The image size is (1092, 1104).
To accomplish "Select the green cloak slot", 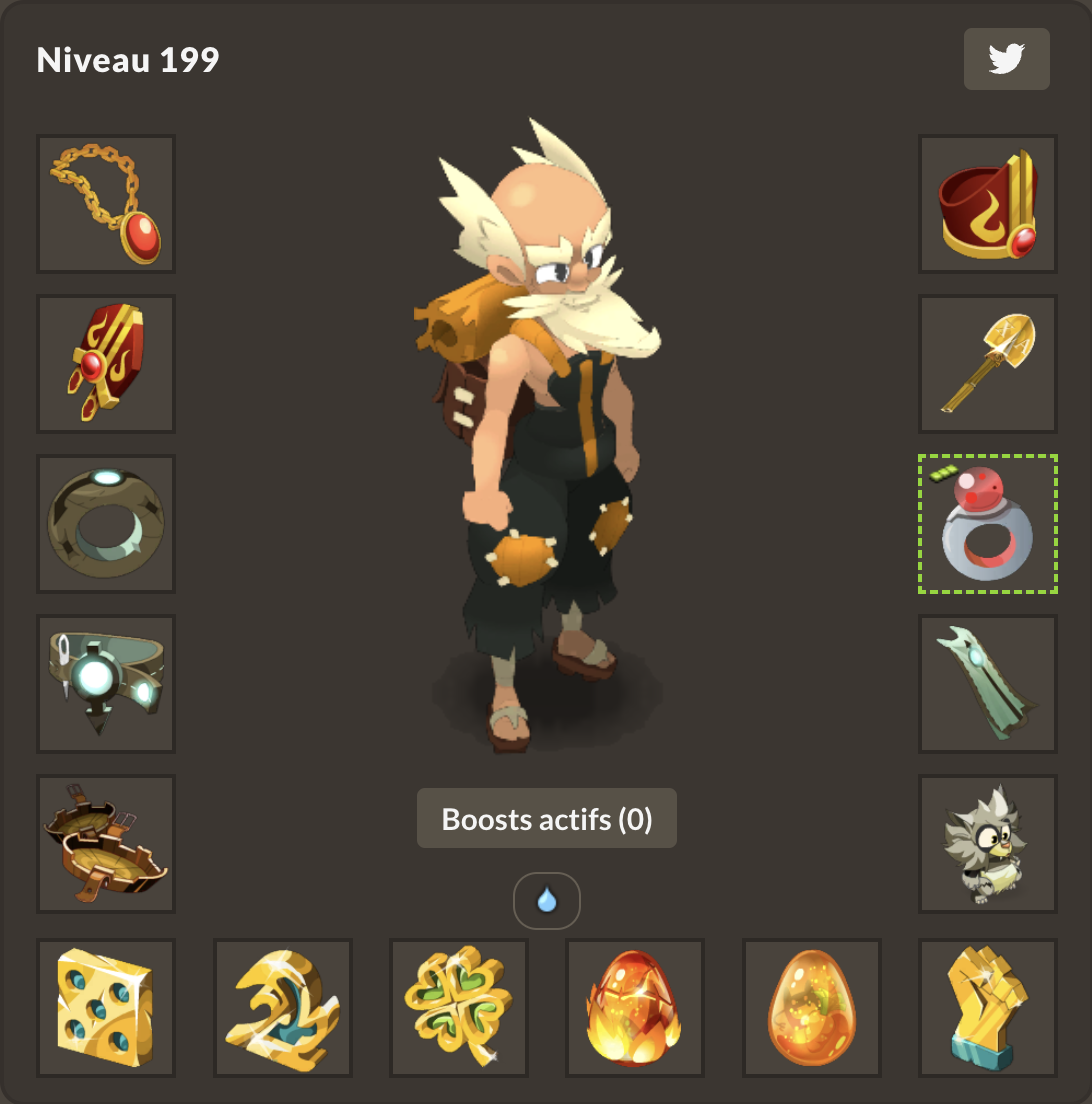I will pyautogui.click(x=988, y=684).
